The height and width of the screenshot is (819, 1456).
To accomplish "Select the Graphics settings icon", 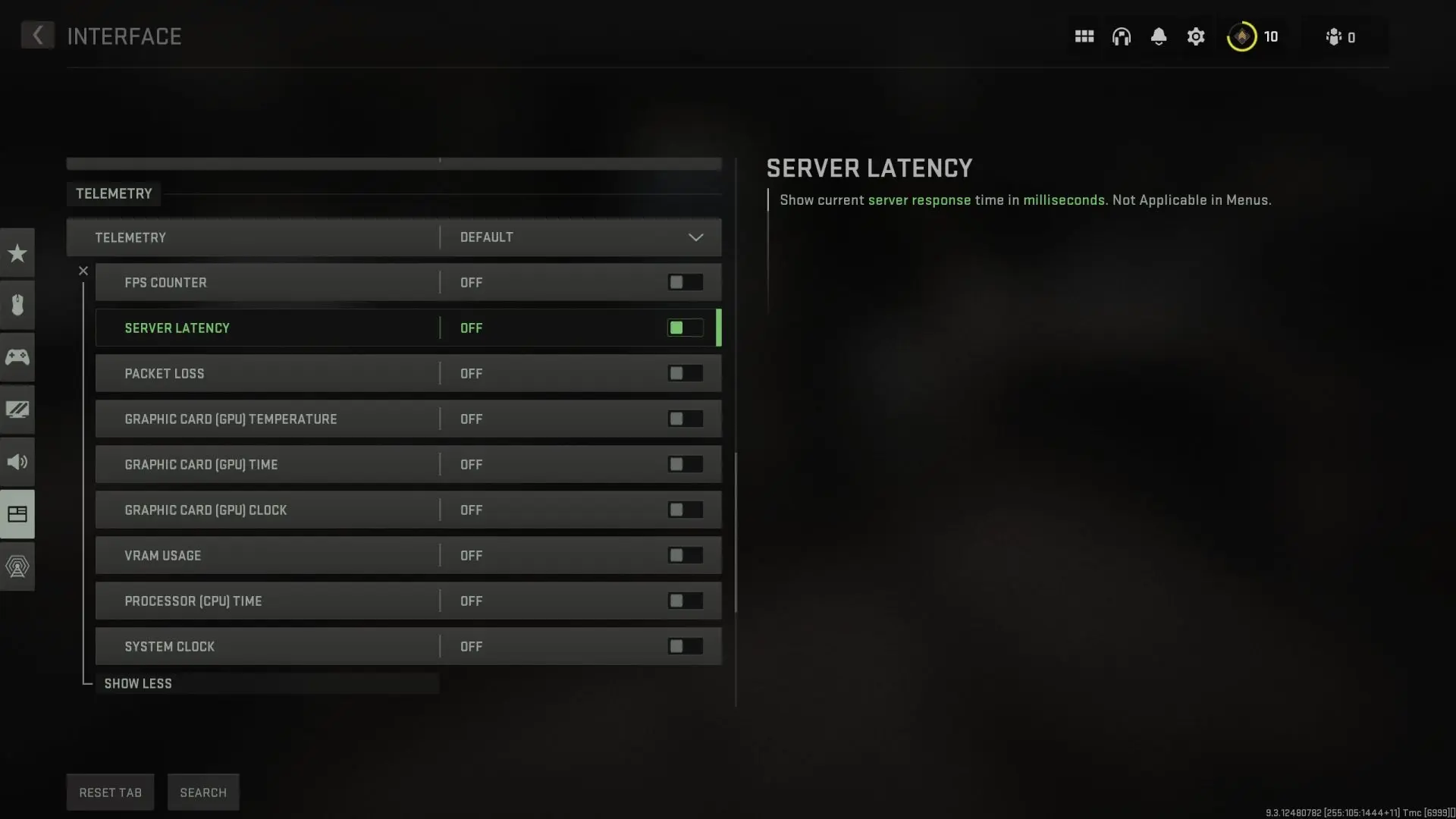I will point(17,409).
